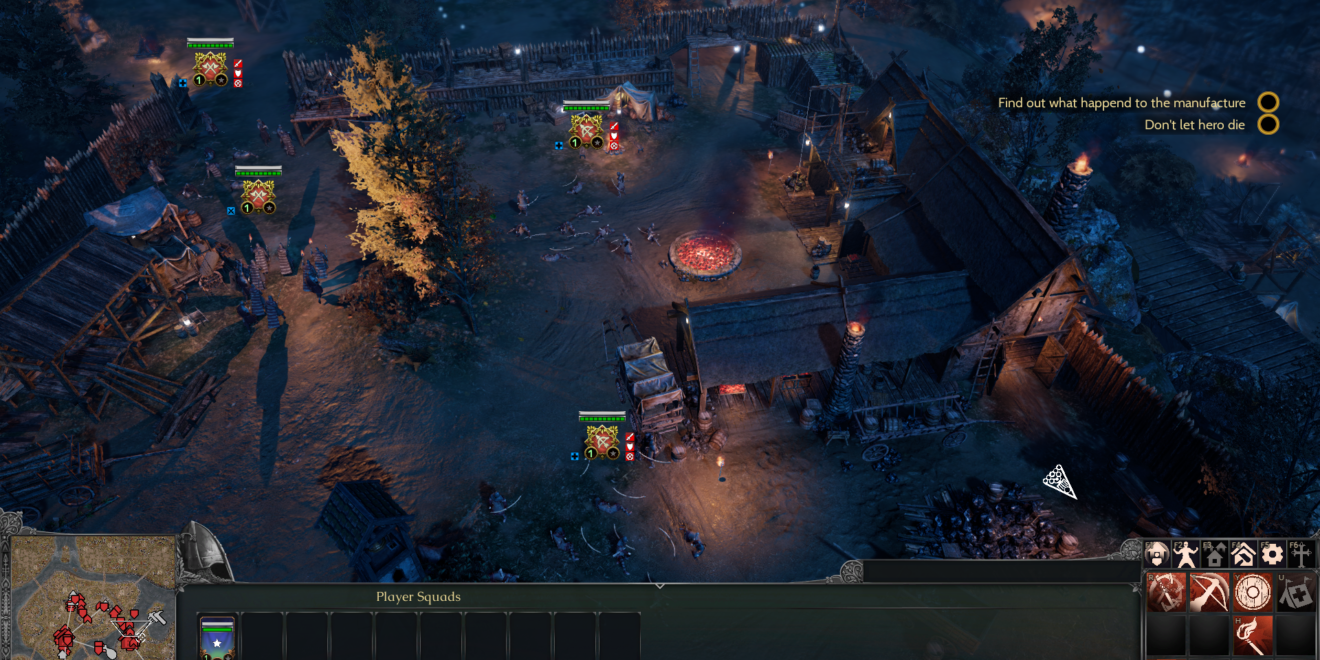Click the knight helmet icon beside the minimap
1320x660 pixels.
(x=207, y=553)
